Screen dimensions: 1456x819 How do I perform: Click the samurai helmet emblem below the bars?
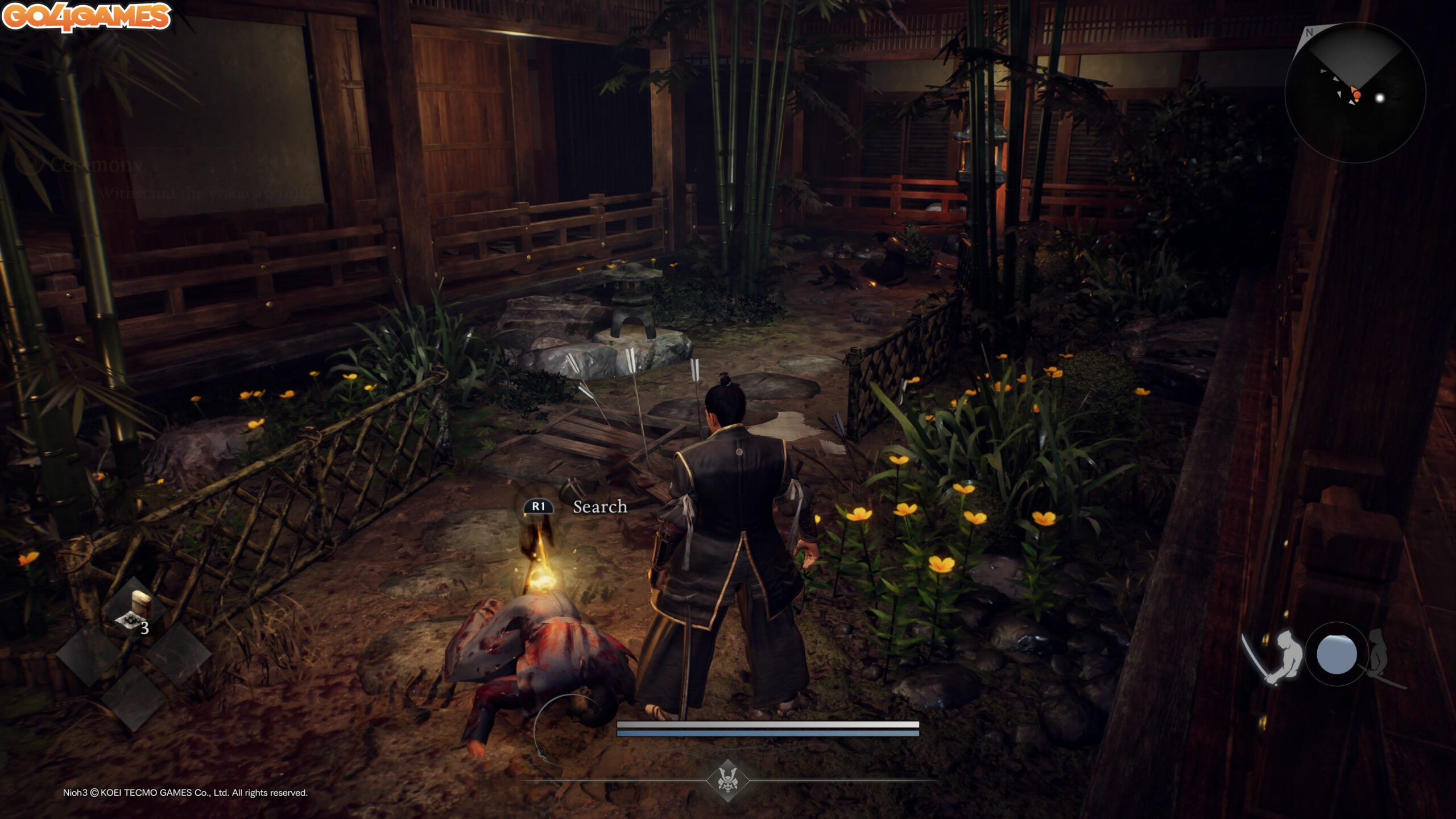[x=727, y=780]
